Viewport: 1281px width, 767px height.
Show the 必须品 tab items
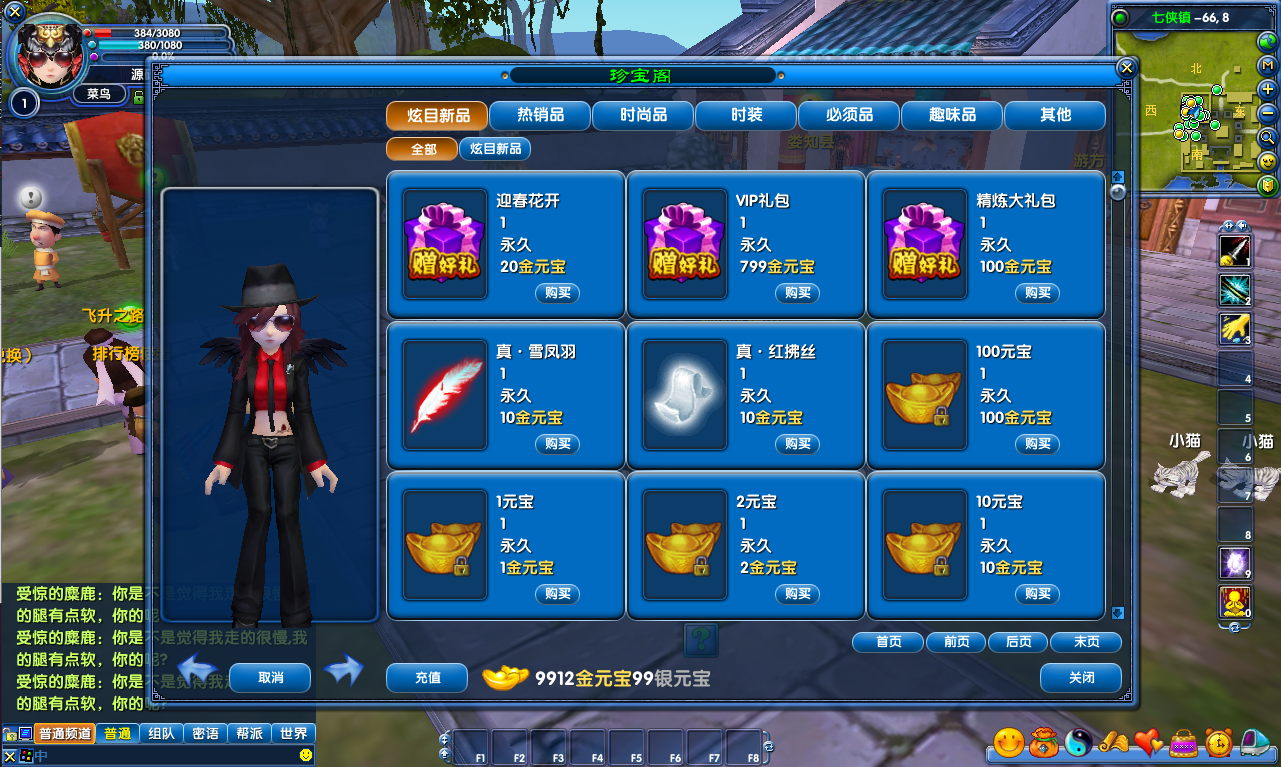[x=849, y=115]
